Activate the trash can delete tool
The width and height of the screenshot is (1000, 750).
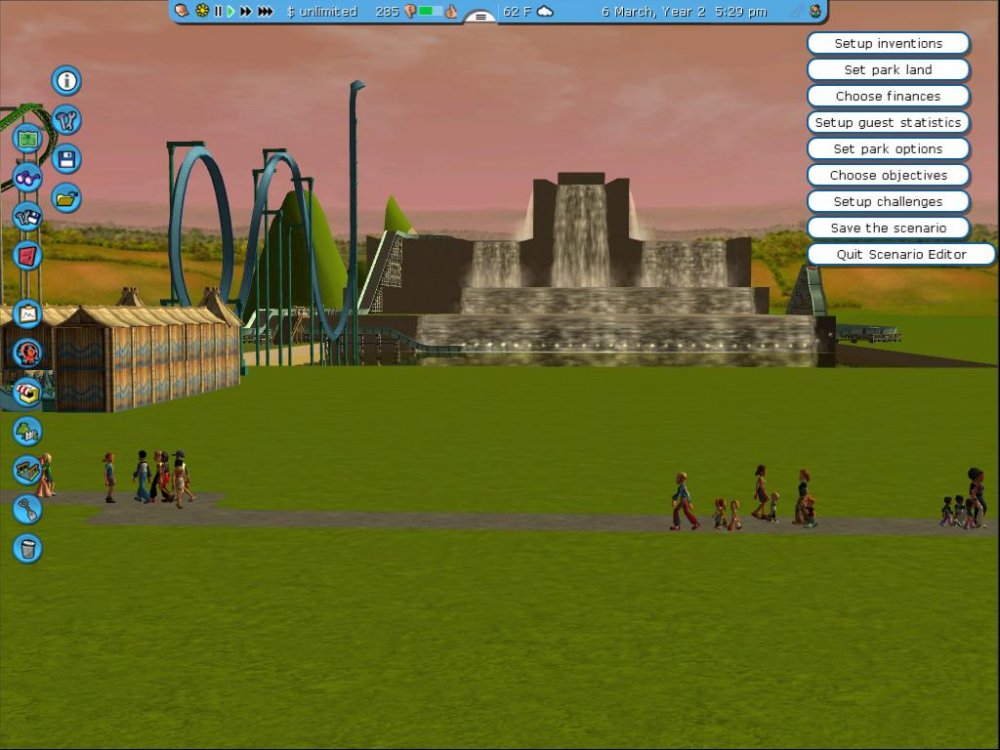click(x=27, y=548)
